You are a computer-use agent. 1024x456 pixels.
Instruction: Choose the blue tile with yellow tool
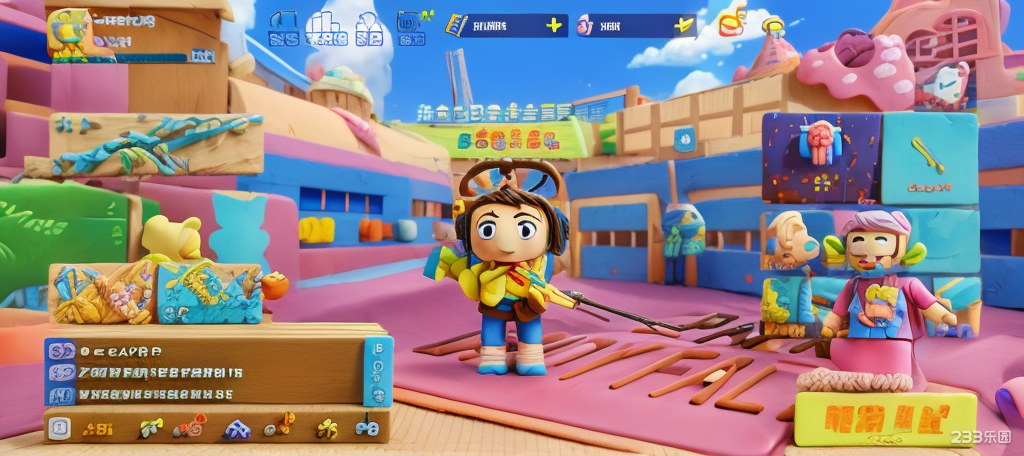(x=928, y=155)
